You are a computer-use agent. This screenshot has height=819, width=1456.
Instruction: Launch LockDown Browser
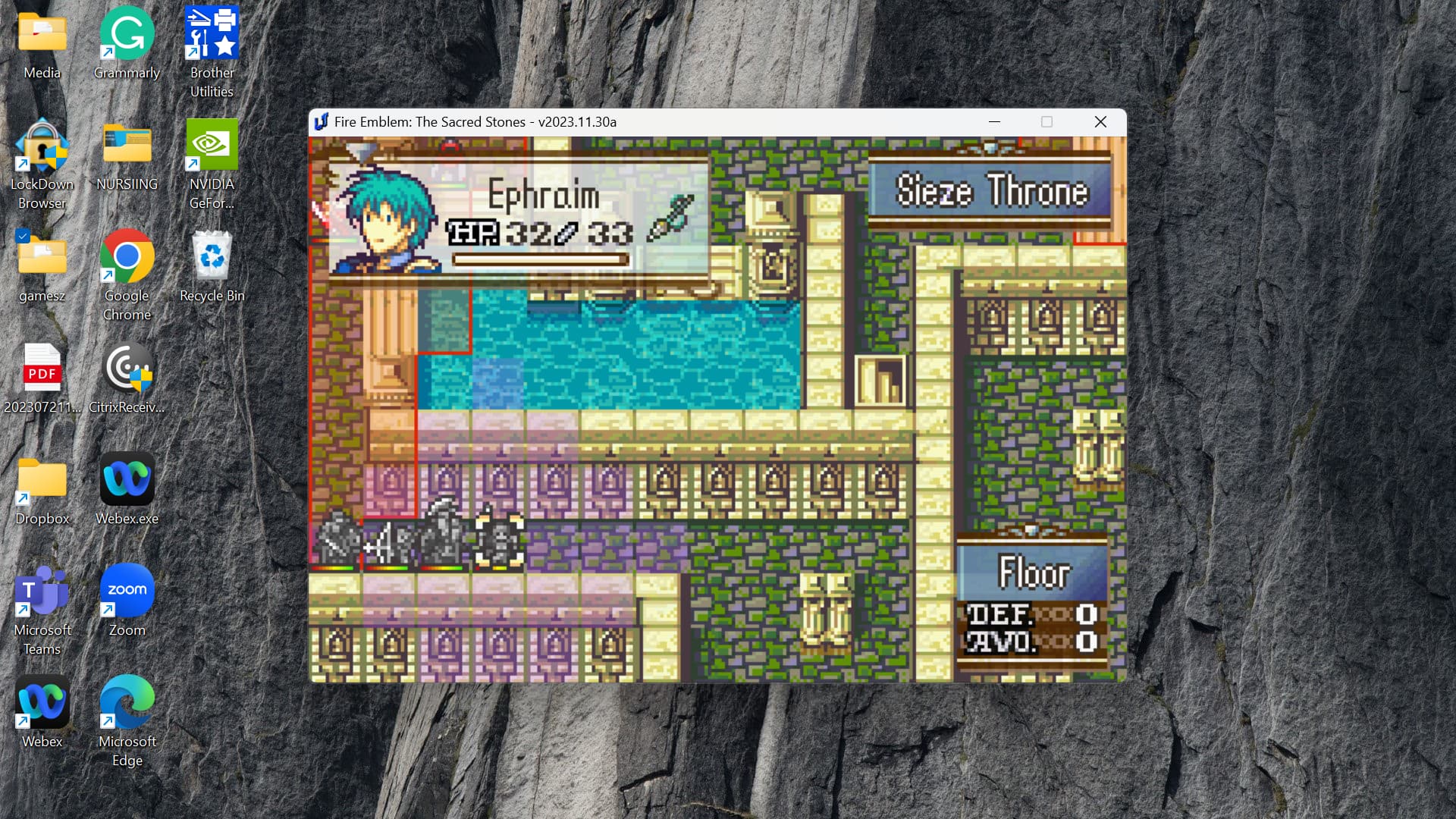click(42, 148)
